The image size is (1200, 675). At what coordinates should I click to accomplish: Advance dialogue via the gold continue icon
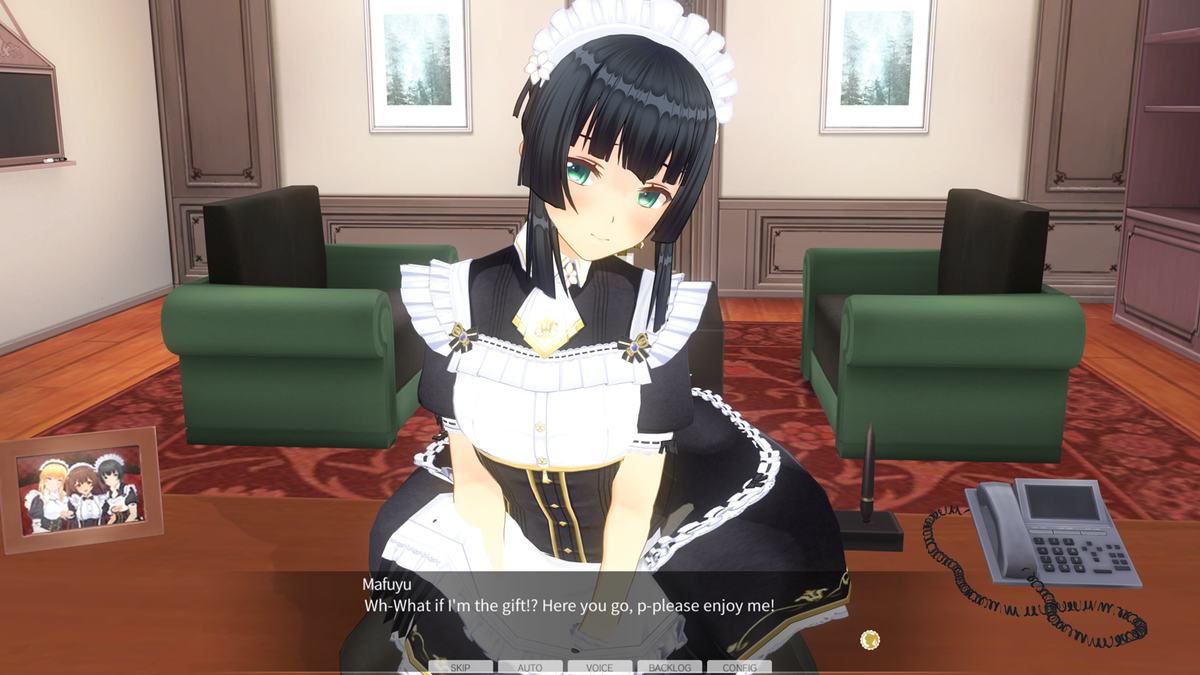870,639
